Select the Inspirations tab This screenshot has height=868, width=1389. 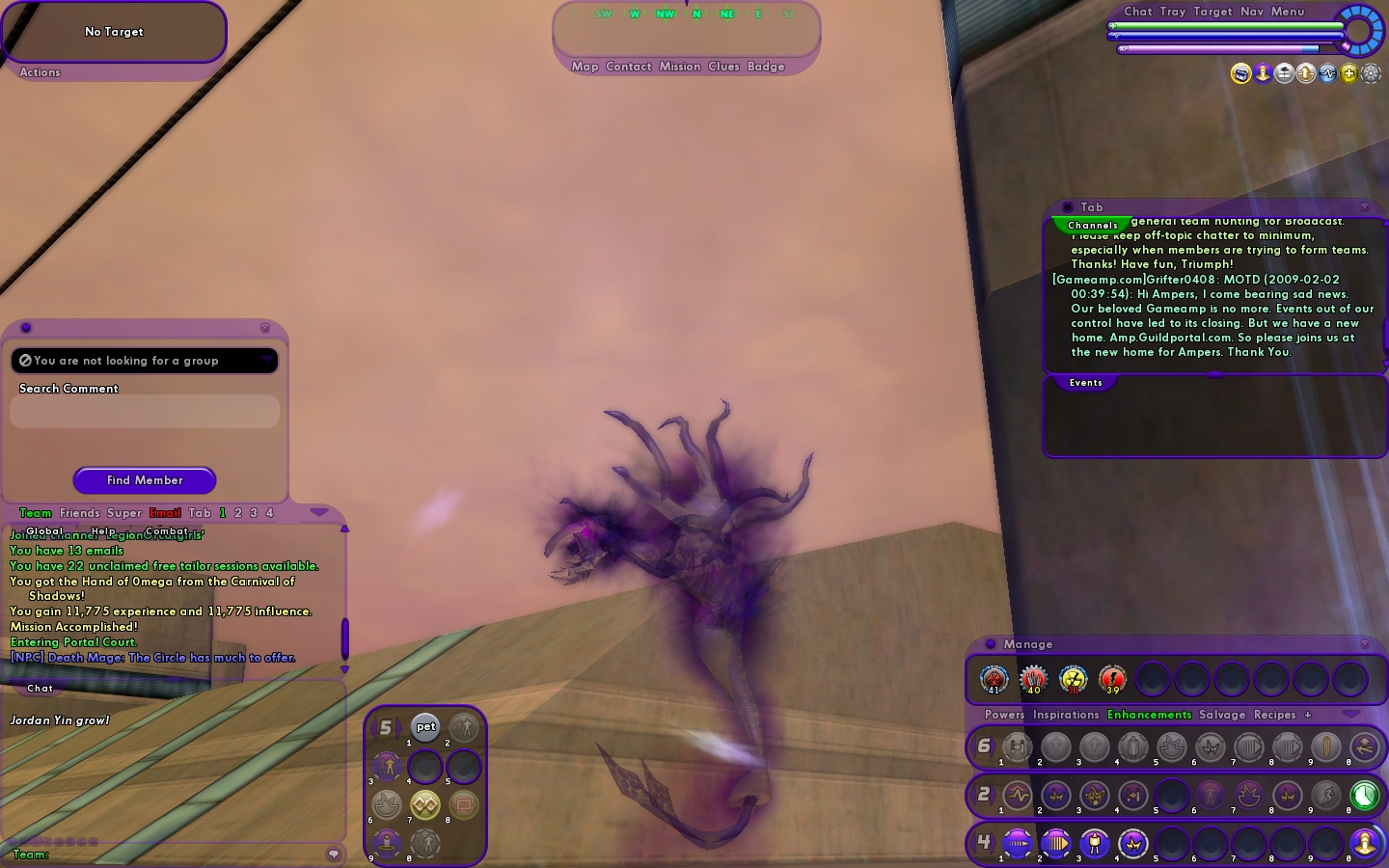point(1066,715)
